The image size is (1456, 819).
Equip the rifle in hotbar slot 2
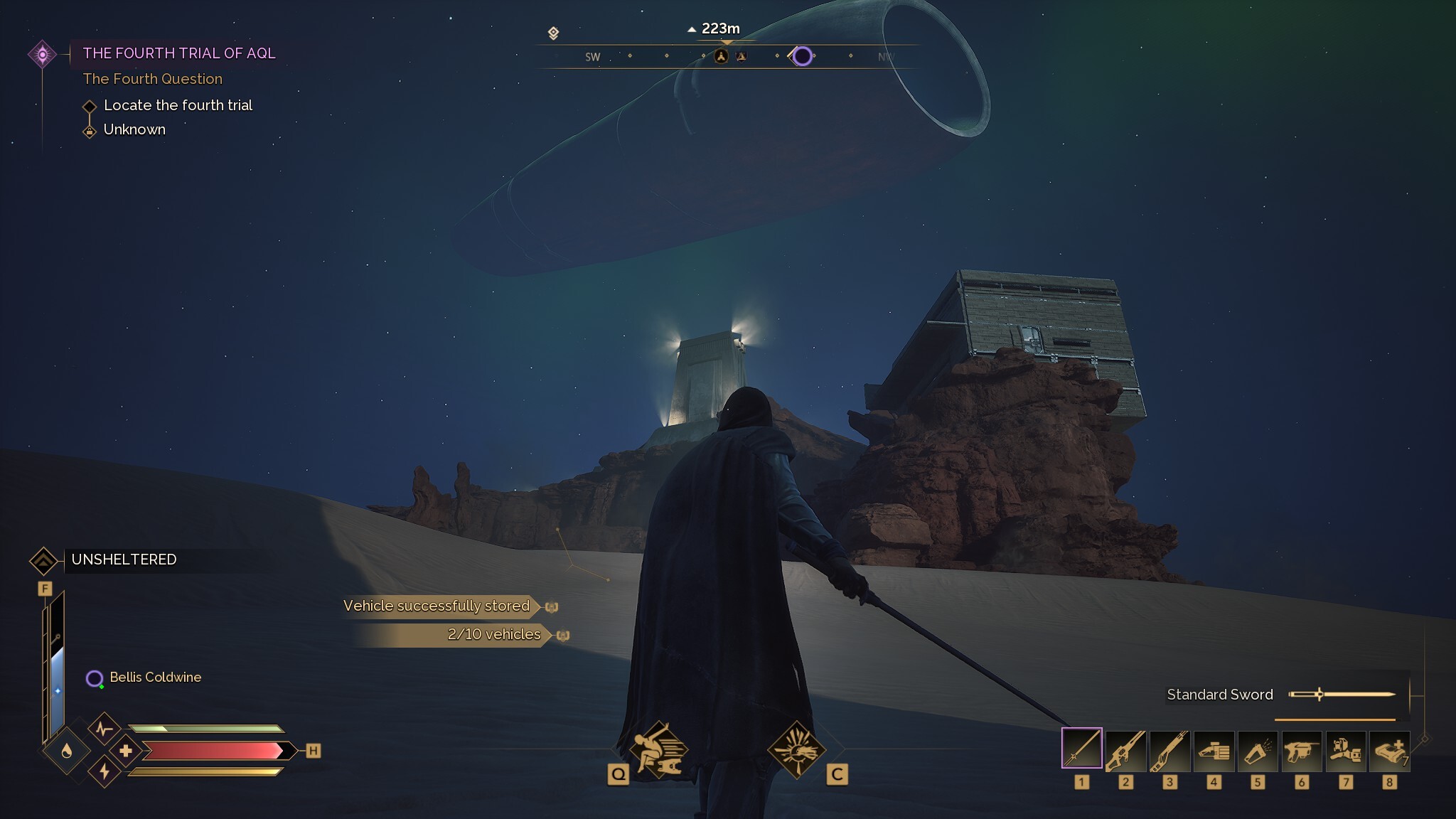(1125, 751)
